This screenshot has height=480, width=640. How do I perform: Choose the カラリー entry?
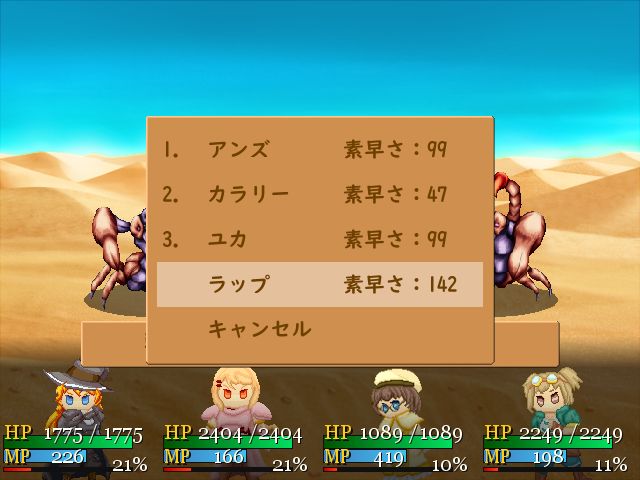(248, 194)
